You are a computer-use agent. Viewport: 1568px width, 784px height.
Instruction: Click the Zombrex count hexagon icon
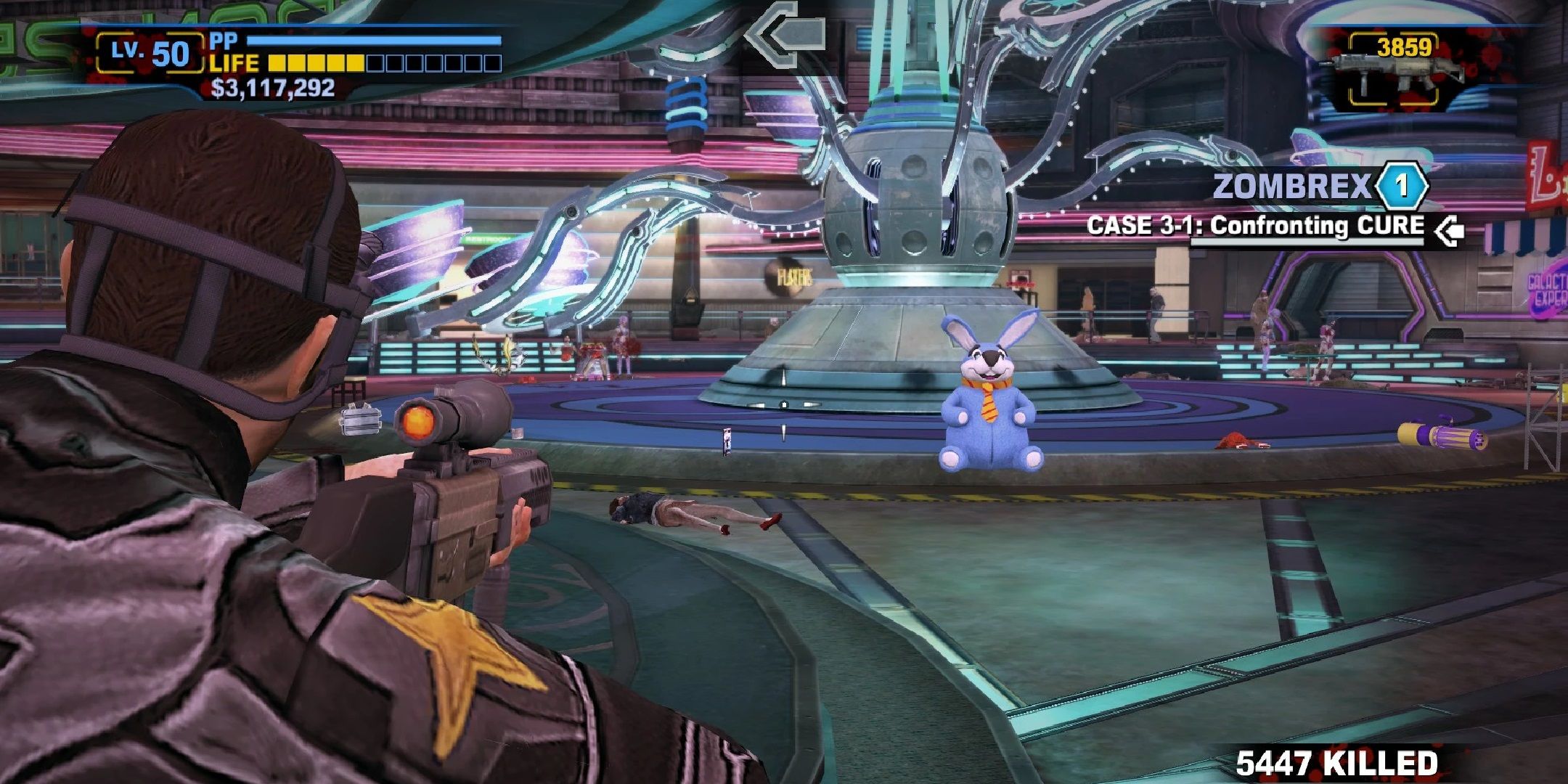click(x=1401, y=187)
